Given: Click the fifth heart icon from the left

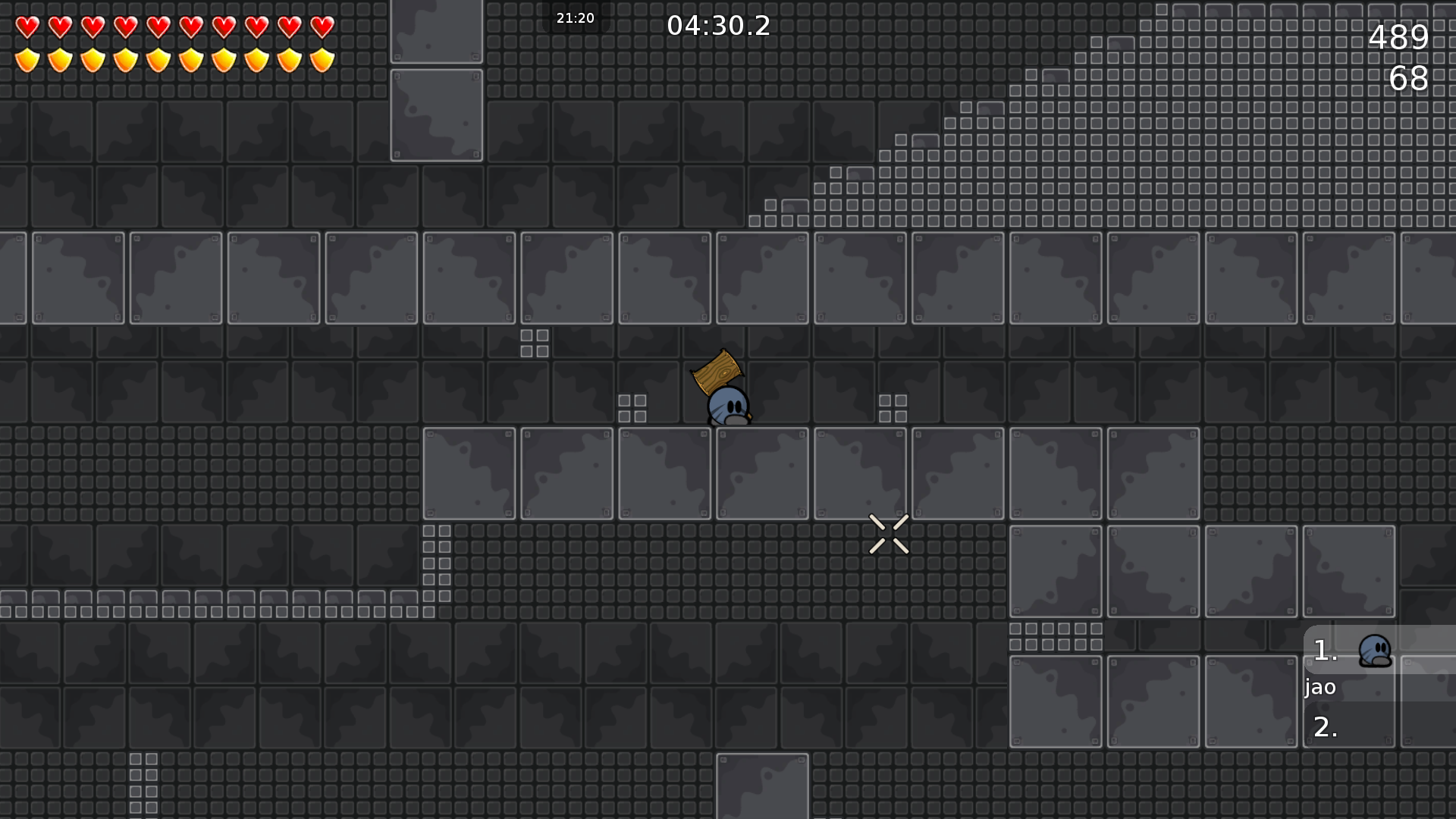Looking at the screenshot, I should (157, 27).
